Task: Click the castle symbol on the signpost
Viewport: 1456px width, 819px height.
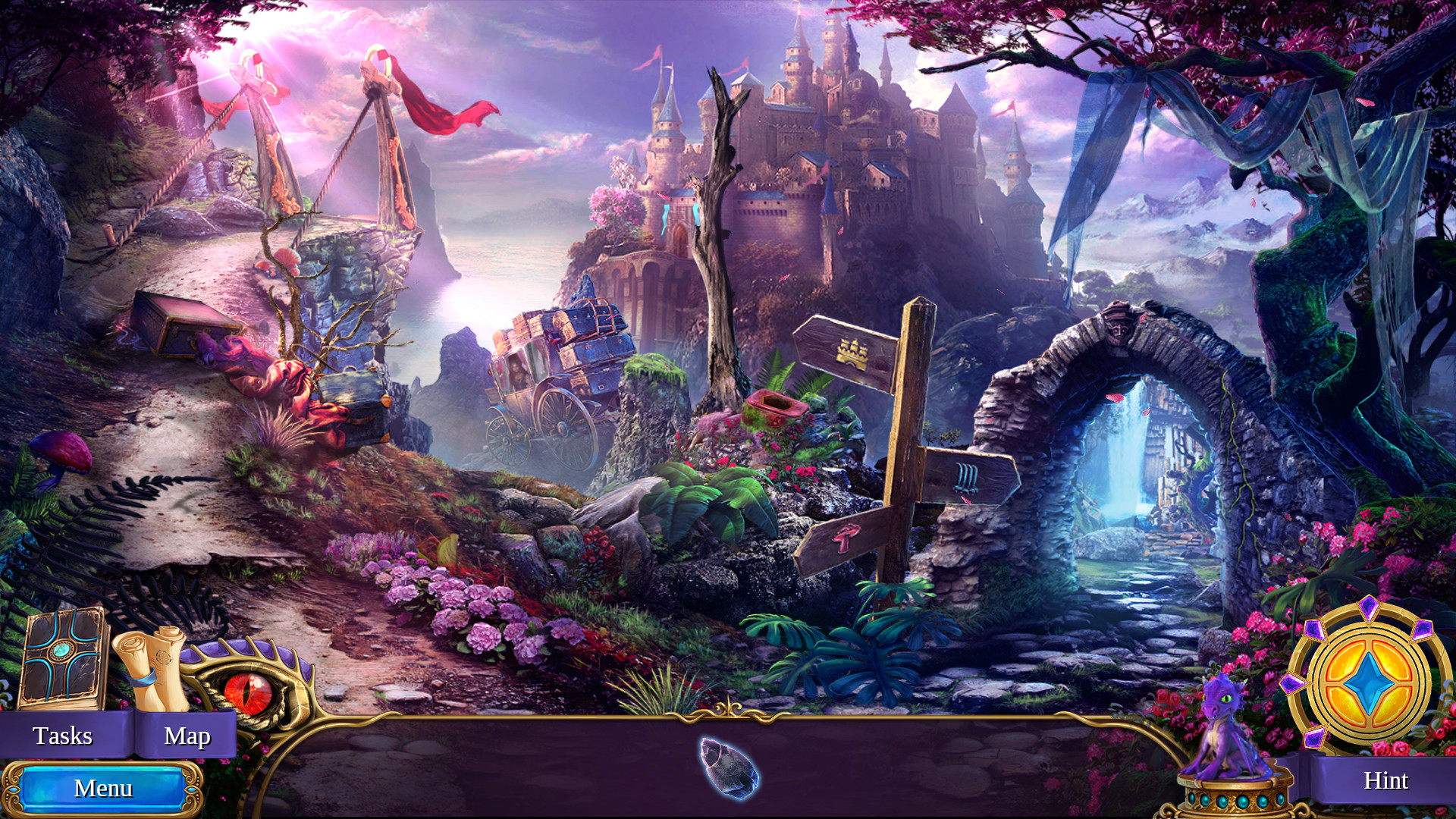Action: click(853, 353)
